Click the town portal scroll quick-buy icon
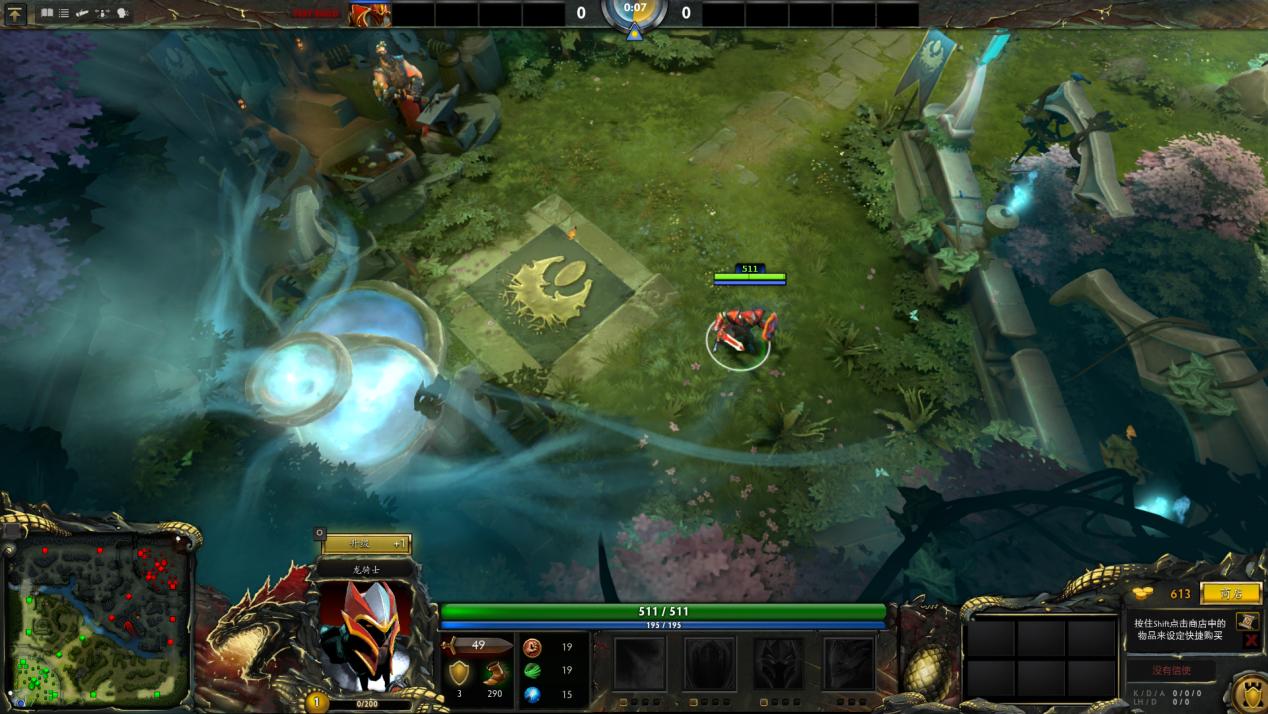The width and height of the screenshot is (1268, 714). point(1246,621)
